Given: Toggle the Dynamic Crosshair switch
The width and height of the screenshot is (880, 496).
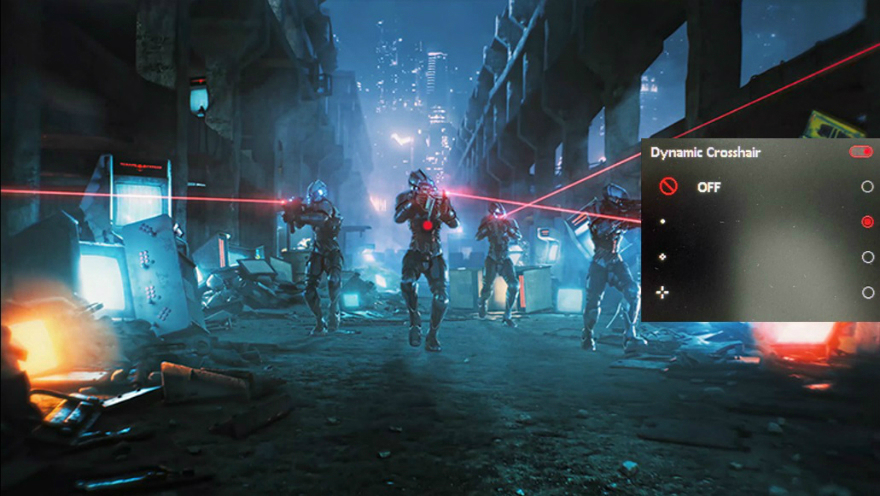Looking at the screenshot, I should [x=860, y=152].
